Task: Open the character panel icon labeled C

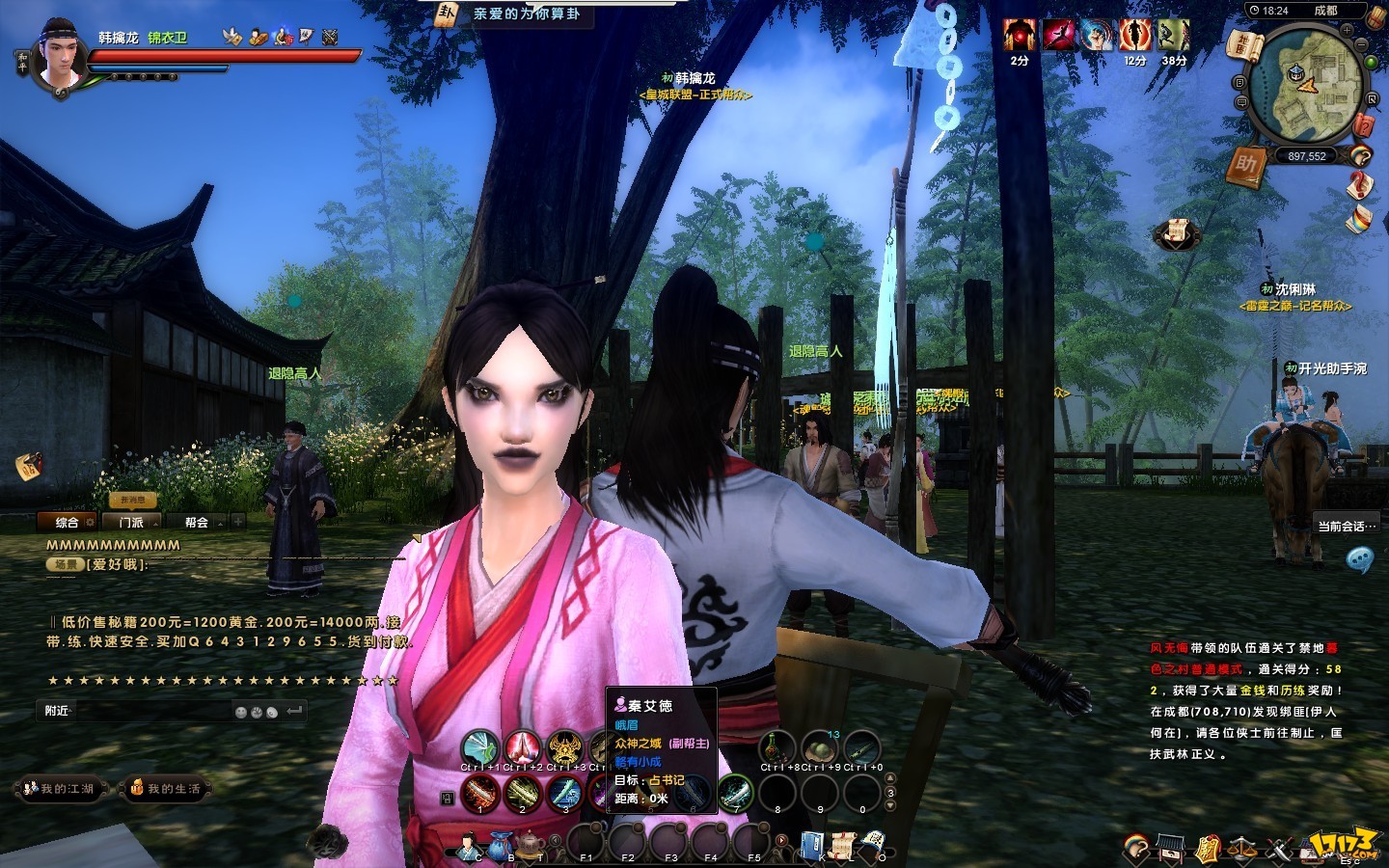Action: pos(468,847)
